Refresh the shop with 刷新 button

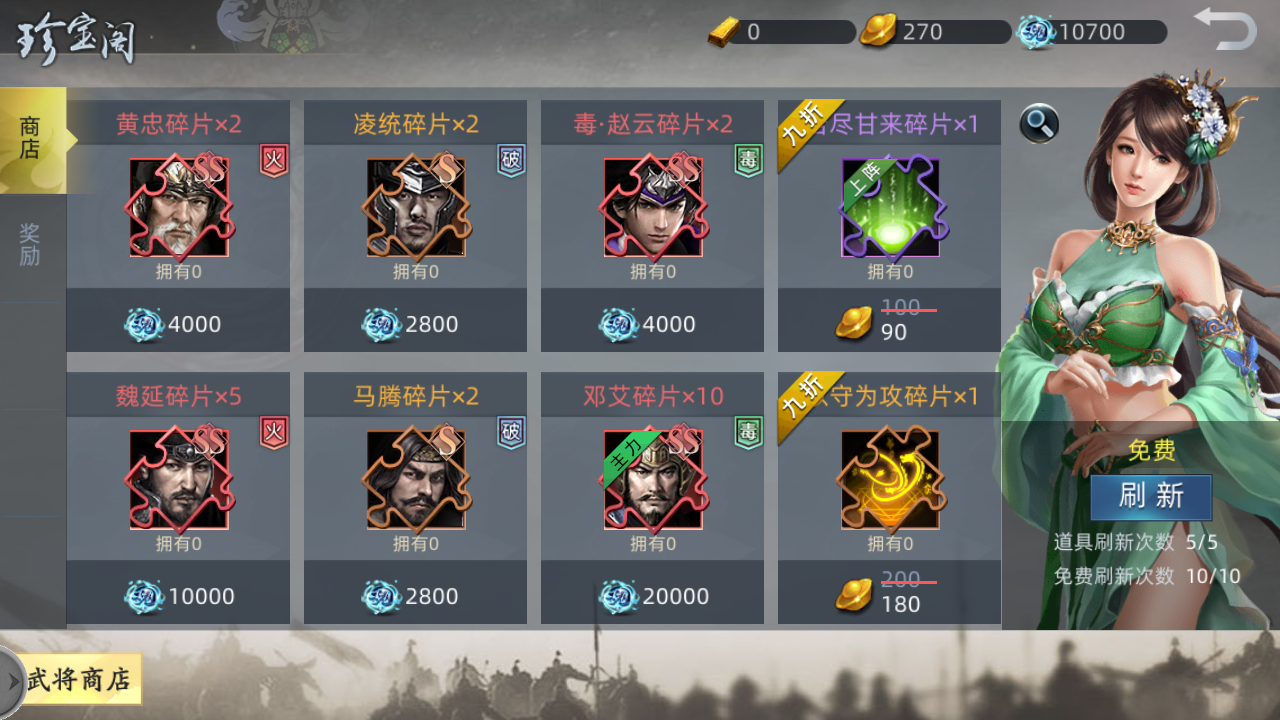[x=1151, y=497]
